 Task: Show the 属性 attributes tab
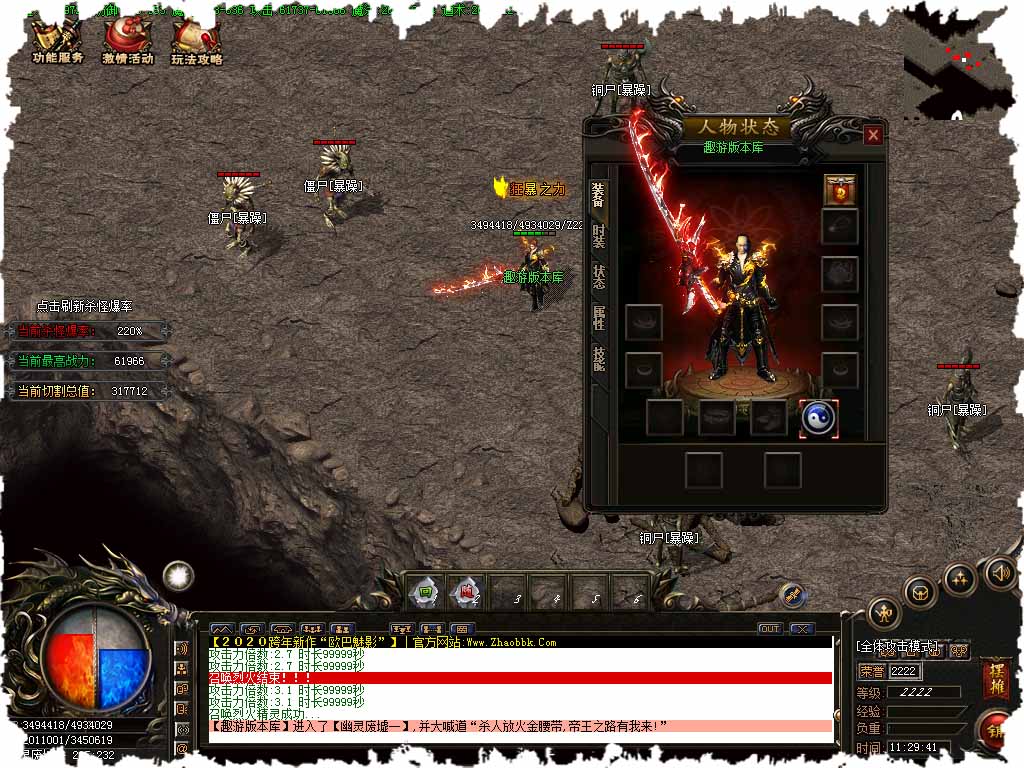coord(598,318)
